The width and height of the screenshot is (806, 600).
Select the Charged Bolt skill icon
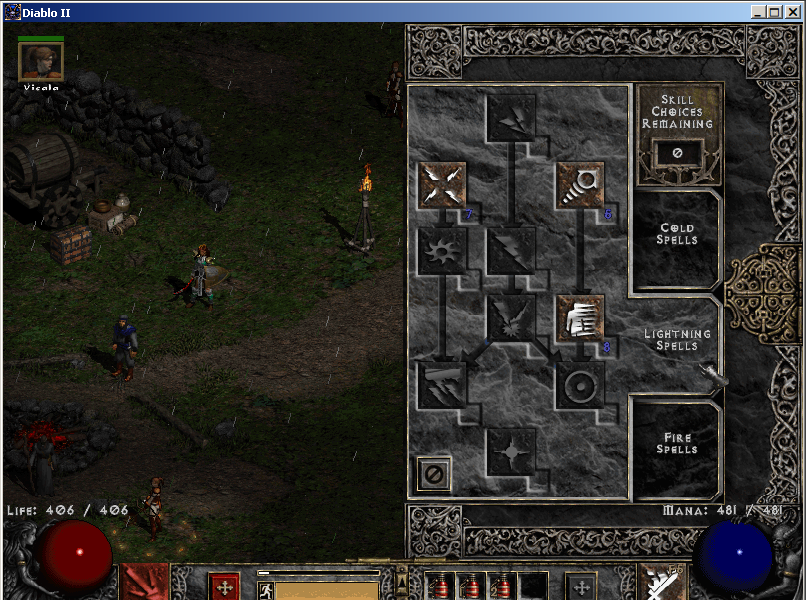(x=511, y=118)
